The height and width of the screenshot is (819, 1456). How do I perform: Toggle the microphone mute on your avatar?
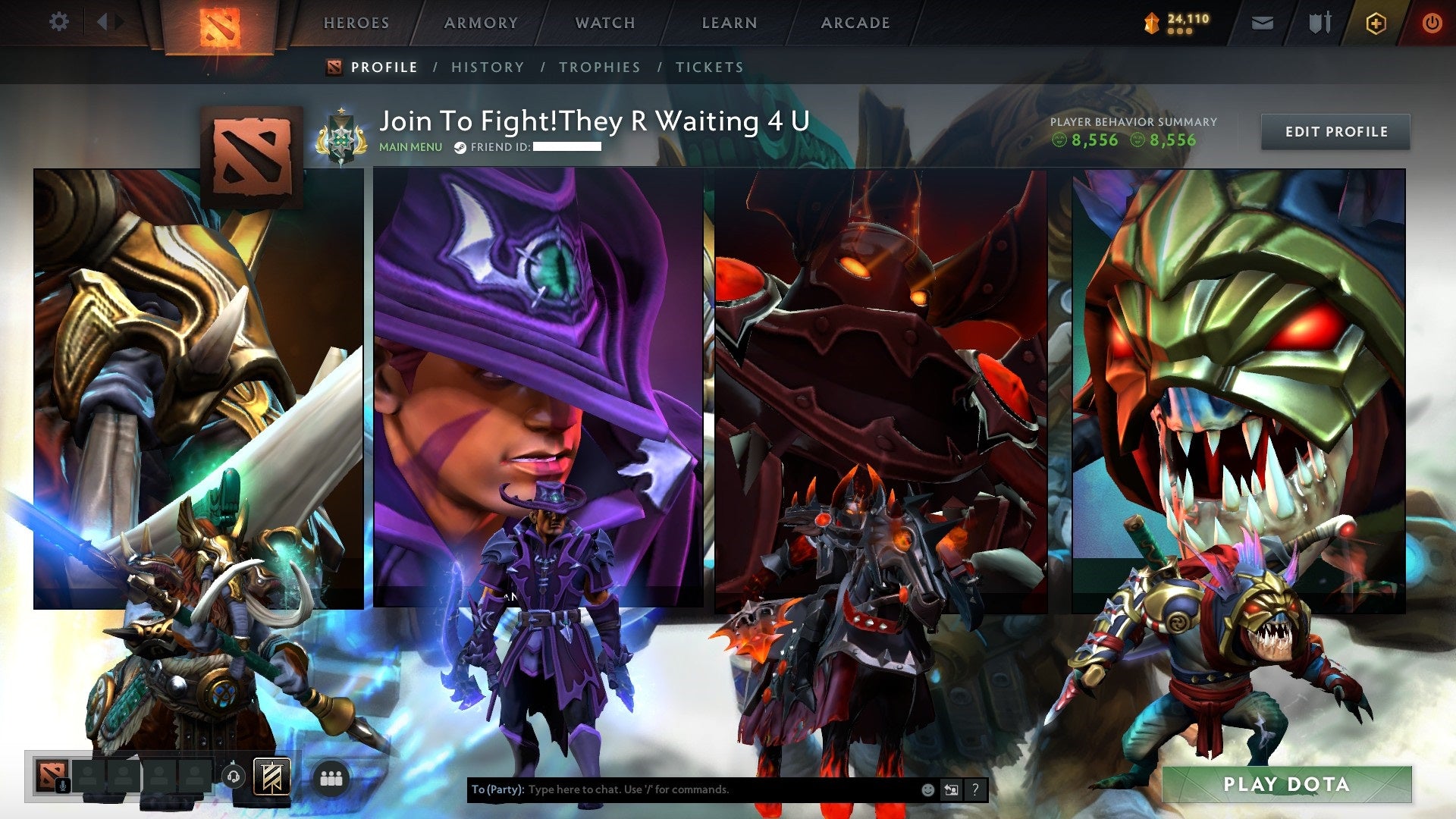point(64,786)
